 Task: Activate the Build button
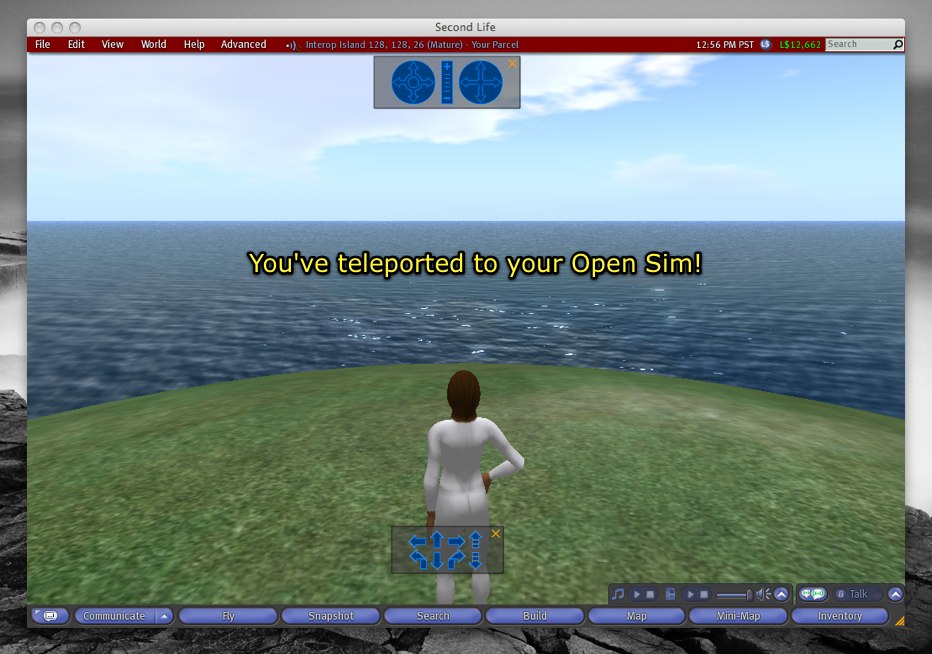click(535, 616)
